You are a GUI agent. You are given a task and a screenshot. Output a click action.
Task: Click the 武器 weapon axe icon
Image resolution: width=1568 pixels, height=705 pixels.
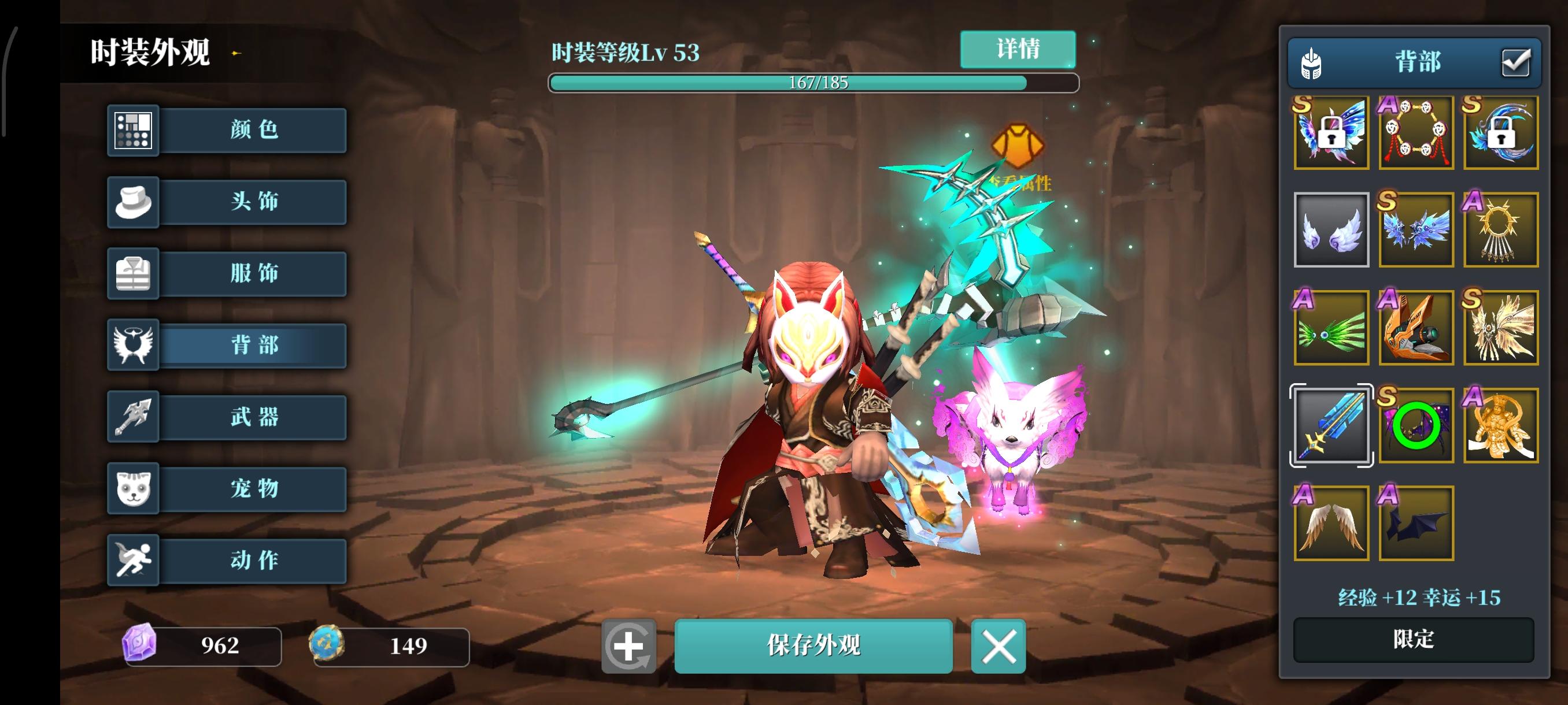coord(133,417)
